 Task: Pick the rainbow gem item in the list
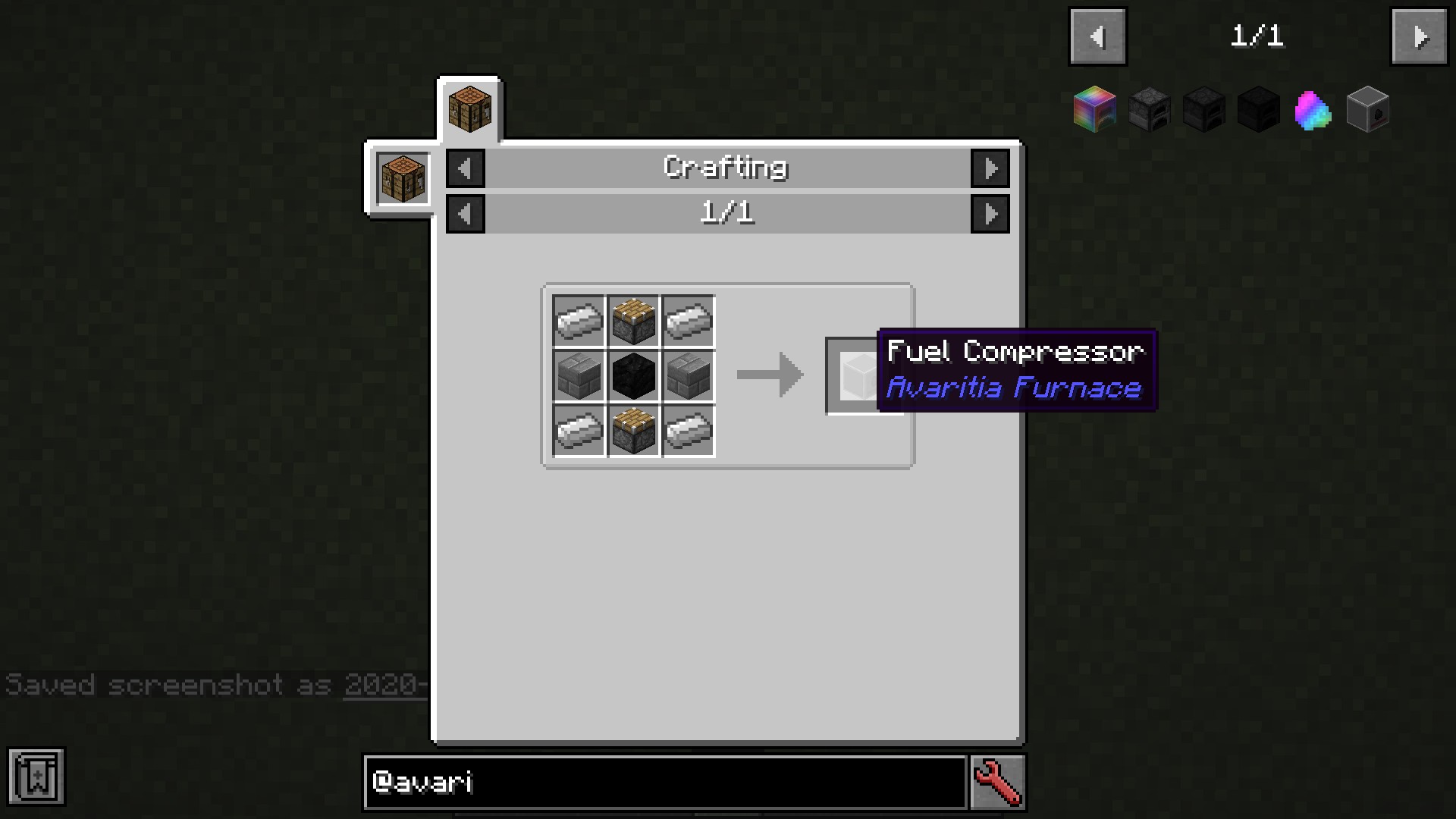pyautogui.click(x=1313, y=111)
